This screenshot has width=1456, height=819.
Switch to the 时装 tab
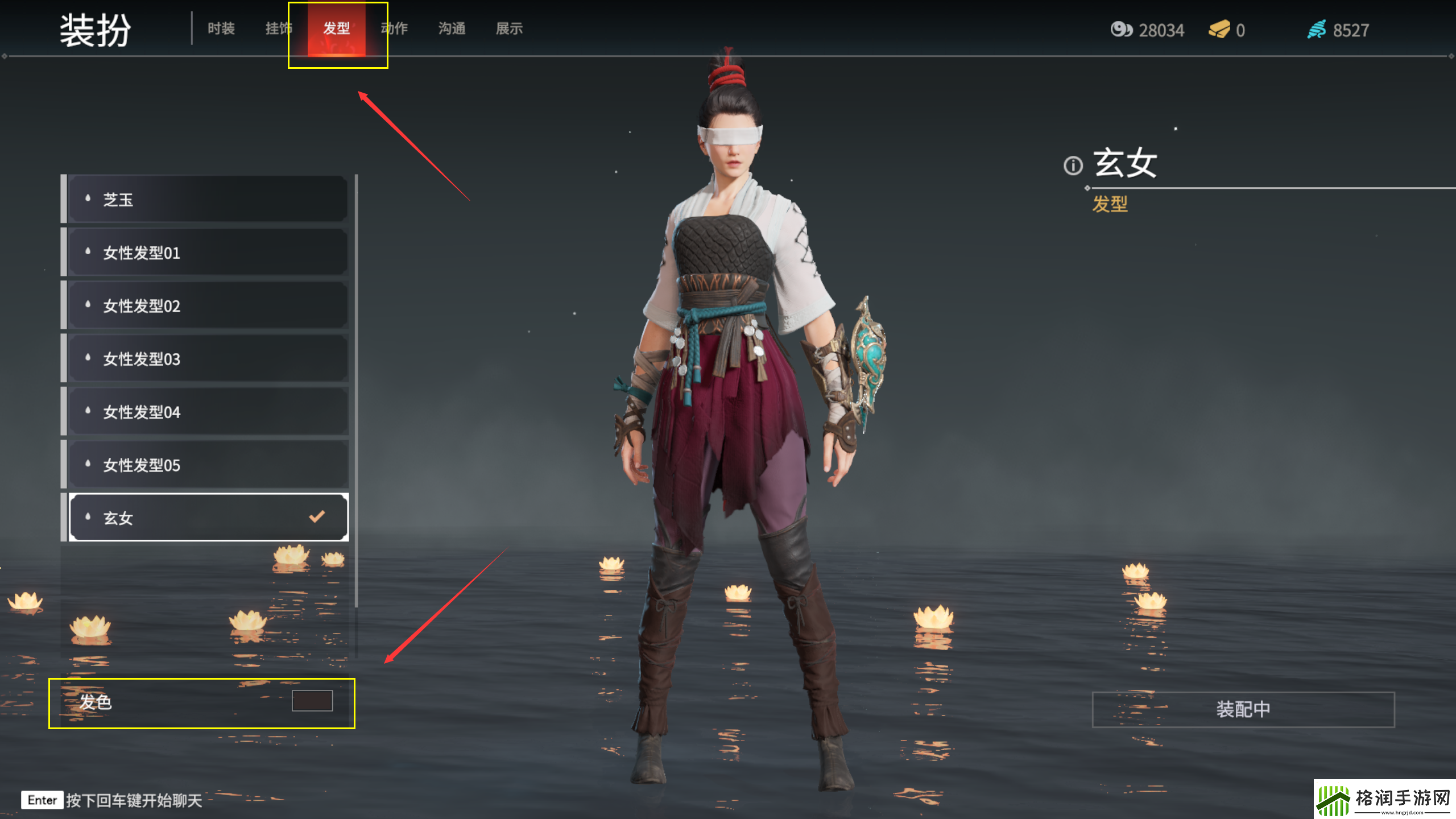[x=221, y=28]
